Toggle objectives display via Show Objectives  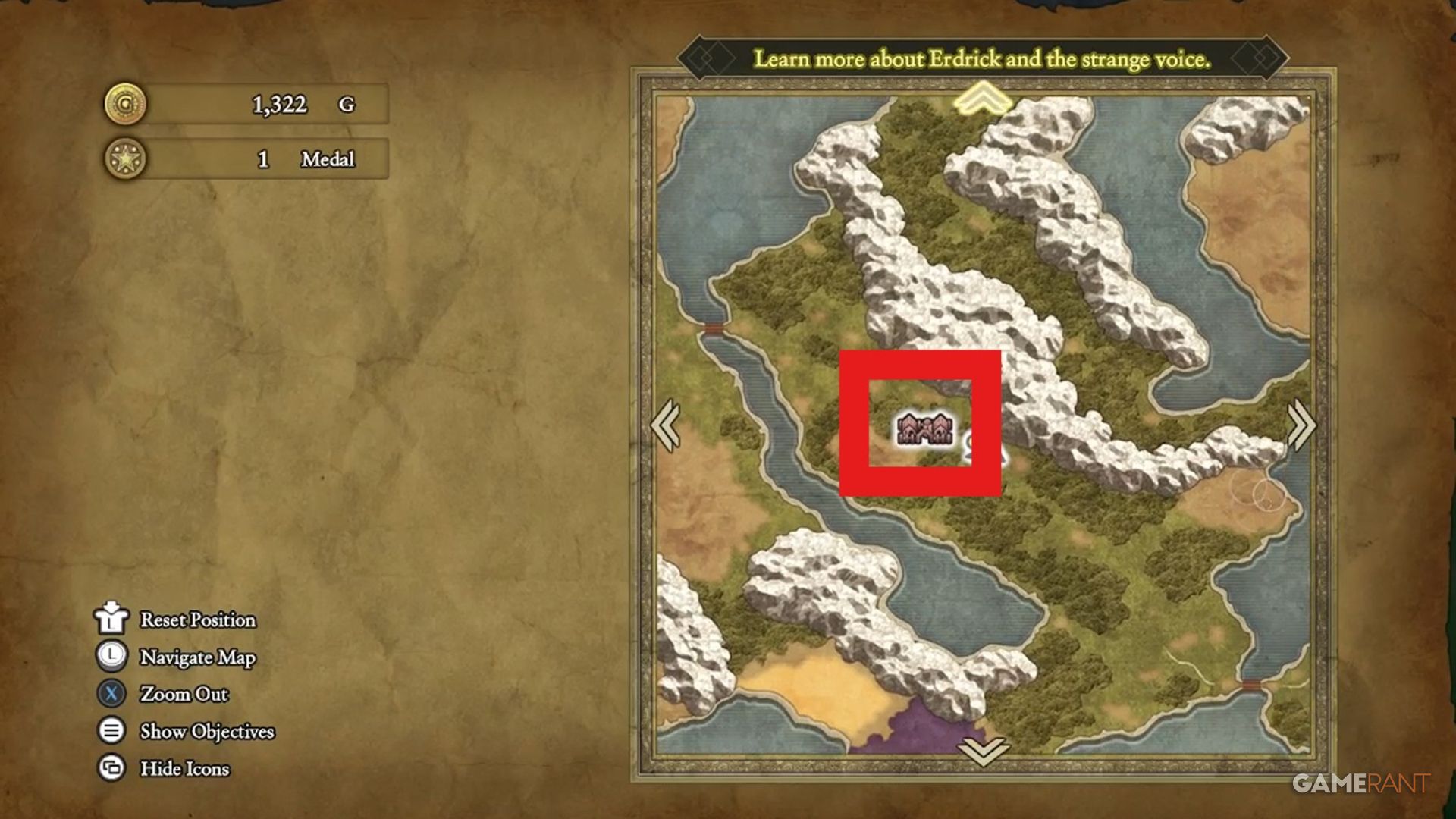[x=205, y=731]
